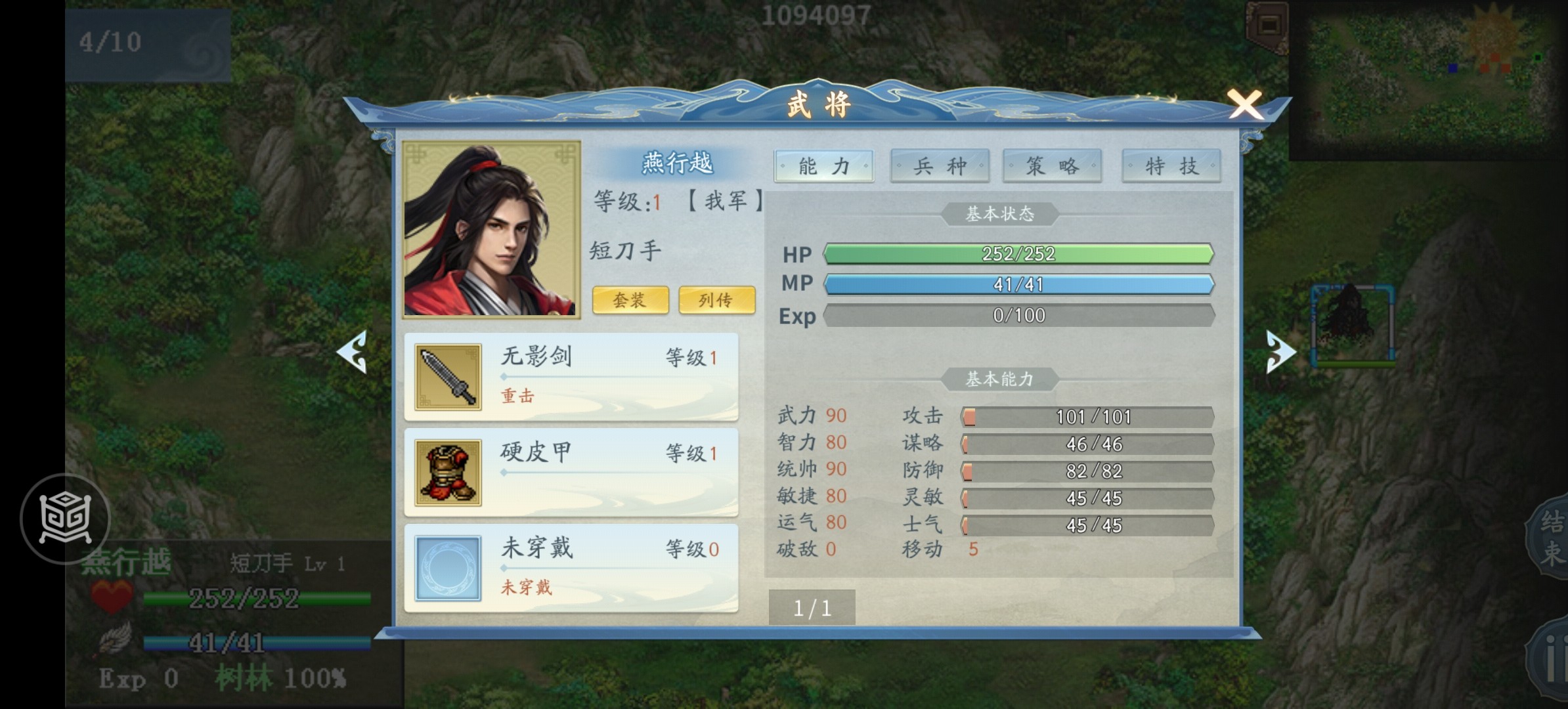Show the 策略 strategy tab
The height and width of the screenshot is (709, 1568).
click(x=1052, y=166)
